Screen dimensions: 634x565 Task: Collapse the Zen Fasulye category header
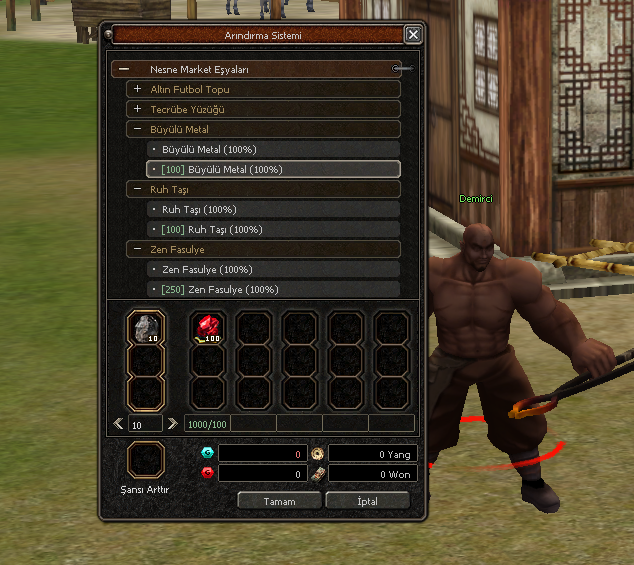pos(138,250)
